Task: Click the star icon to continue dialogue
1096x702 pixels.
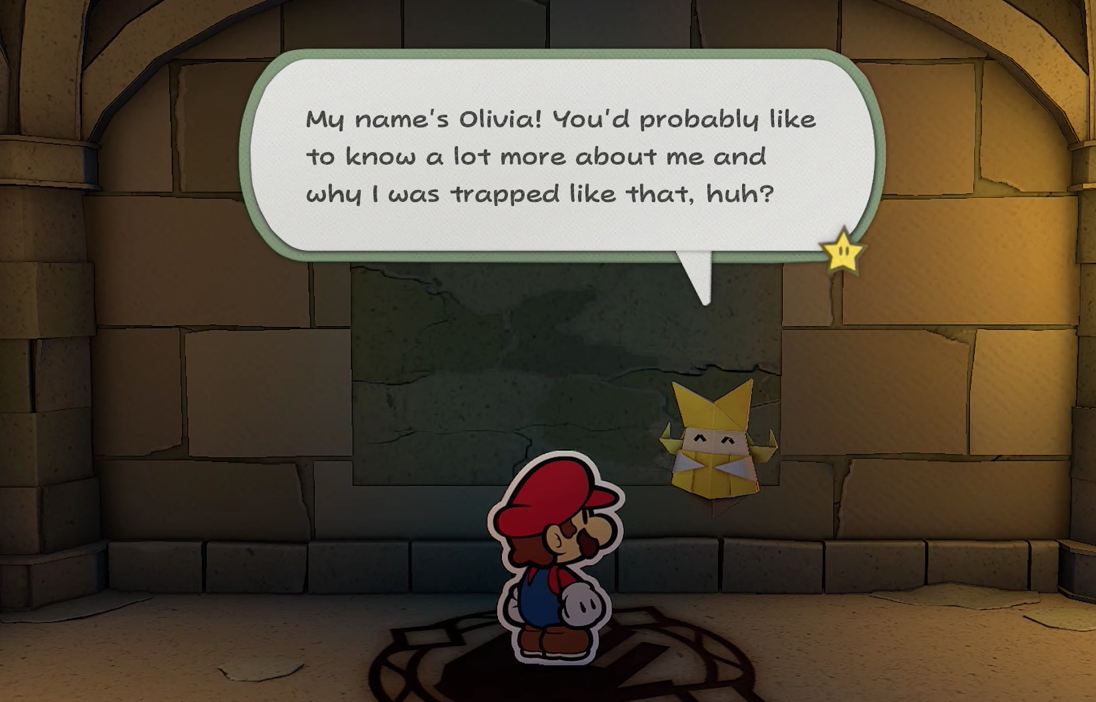Action: [842, 250]
